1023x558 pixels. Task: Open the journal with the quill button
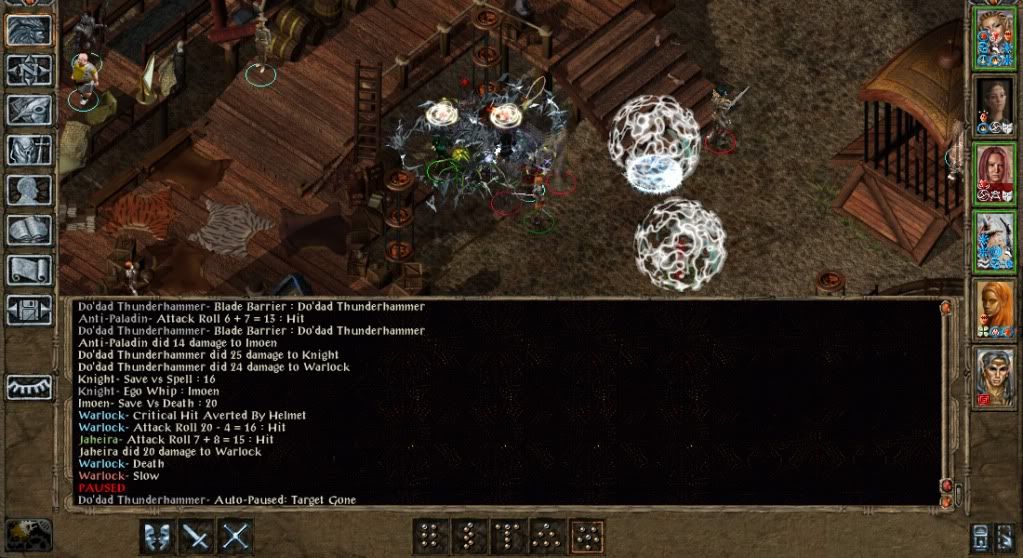(29, 110)
